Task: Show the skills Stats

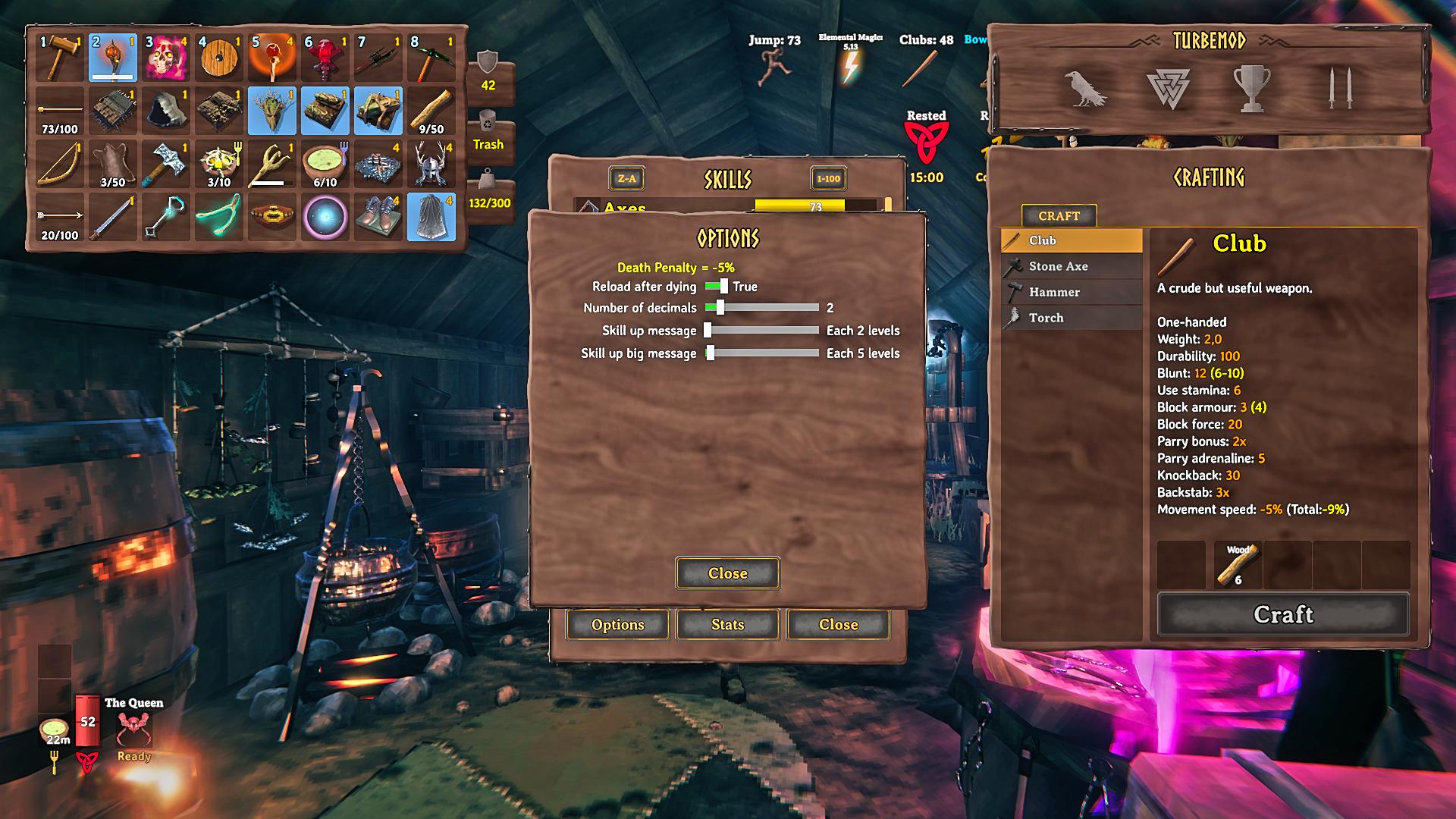Action: pyautogui.click(x=727, y=625)
